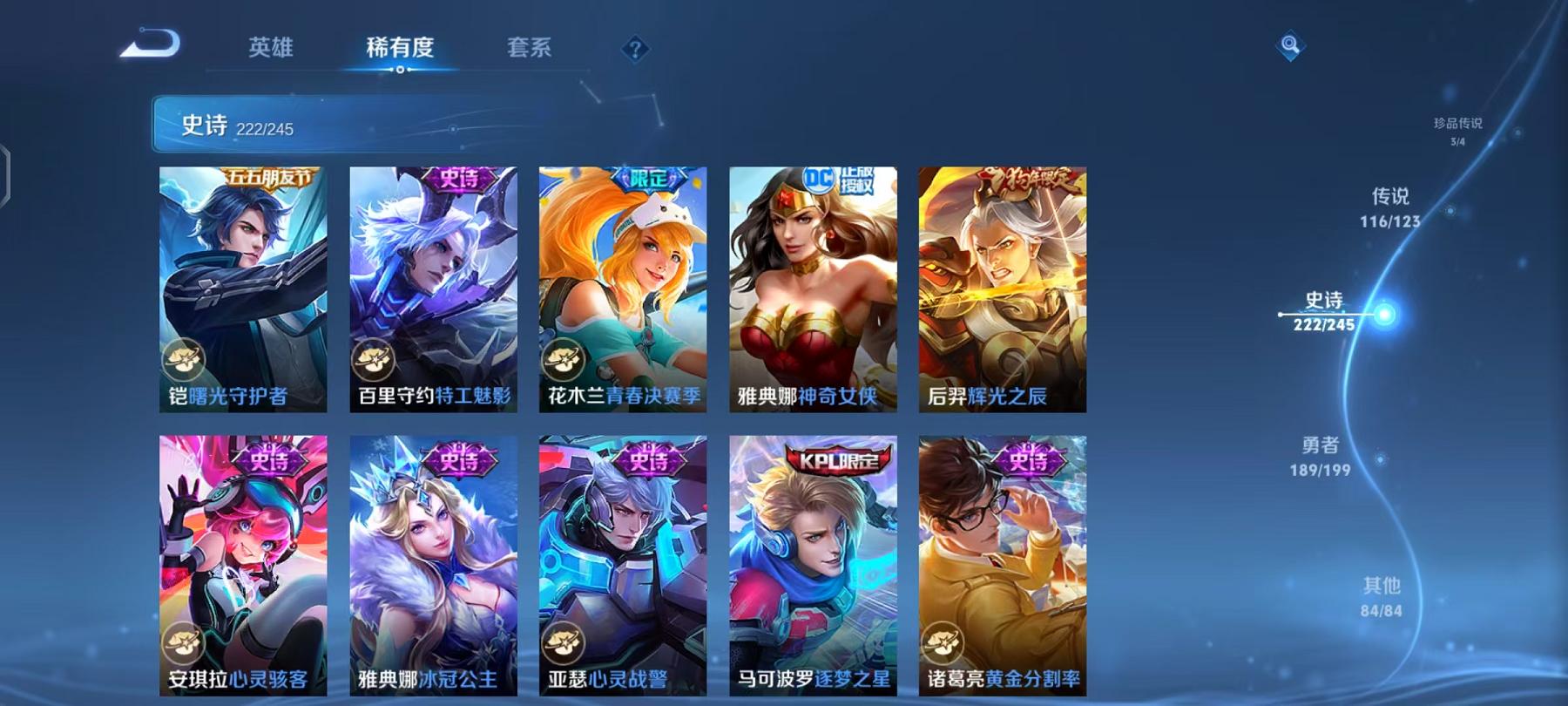Select the 花木兰青春决赛季 skin card
This screenshot has height=706, width=1568.
point(621,288)
